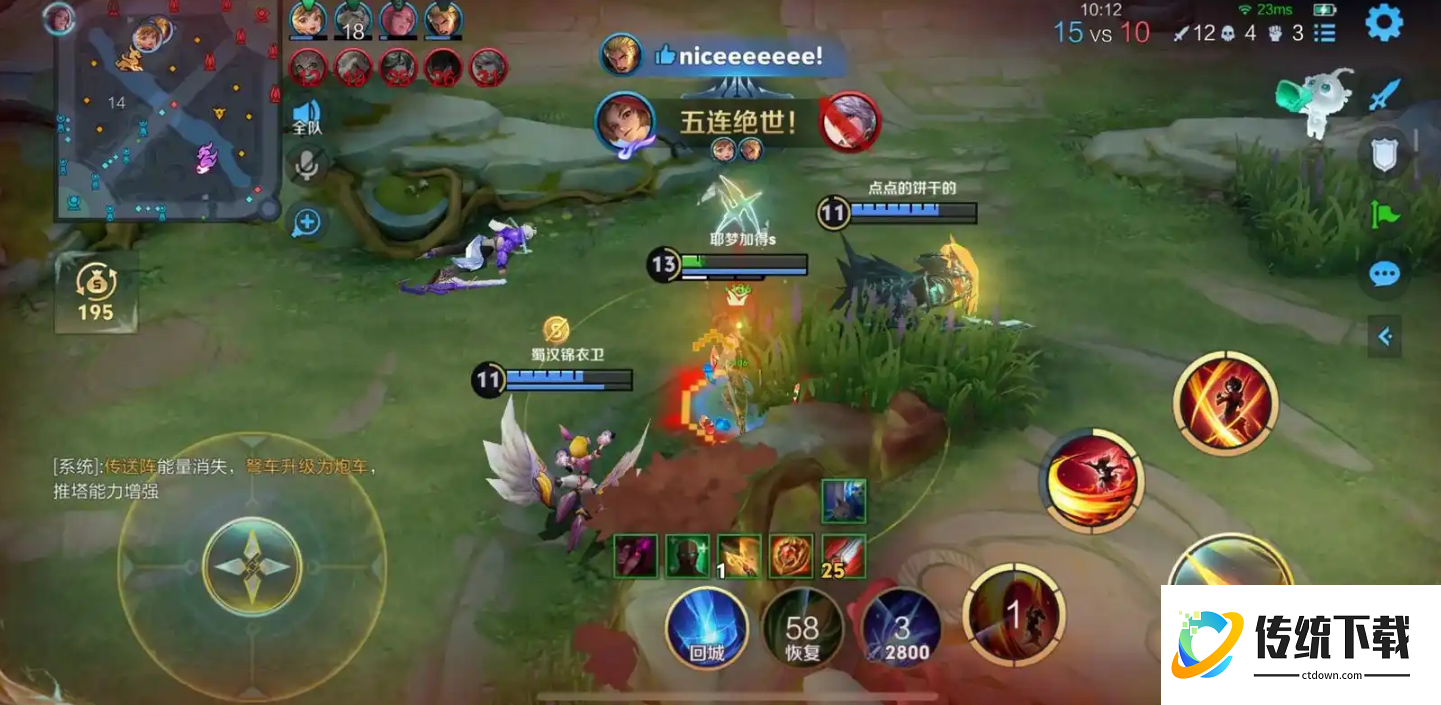Open the settings gear menu
This screenshot has width=1441, height=705.
[x=1384, y=22]
